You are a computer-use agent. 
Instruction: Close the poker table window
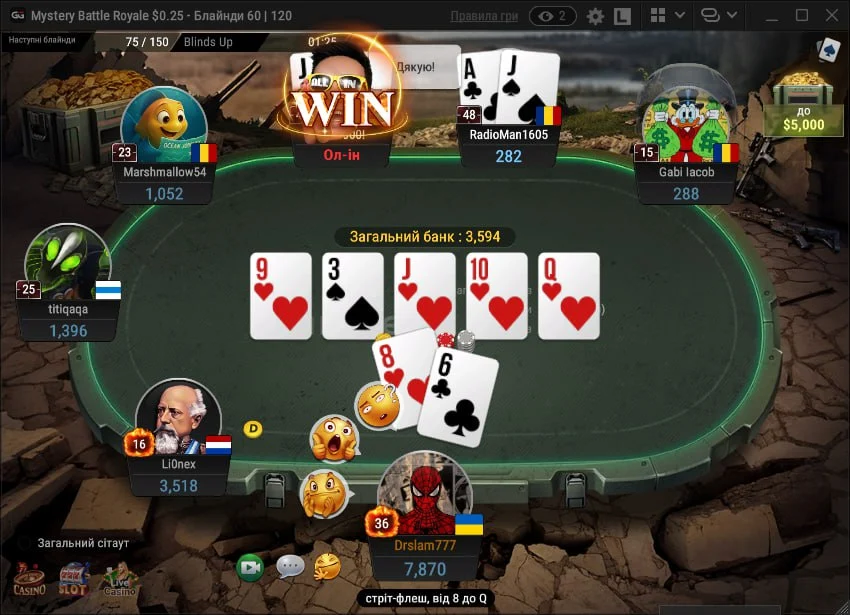click(x=830, y=16)
